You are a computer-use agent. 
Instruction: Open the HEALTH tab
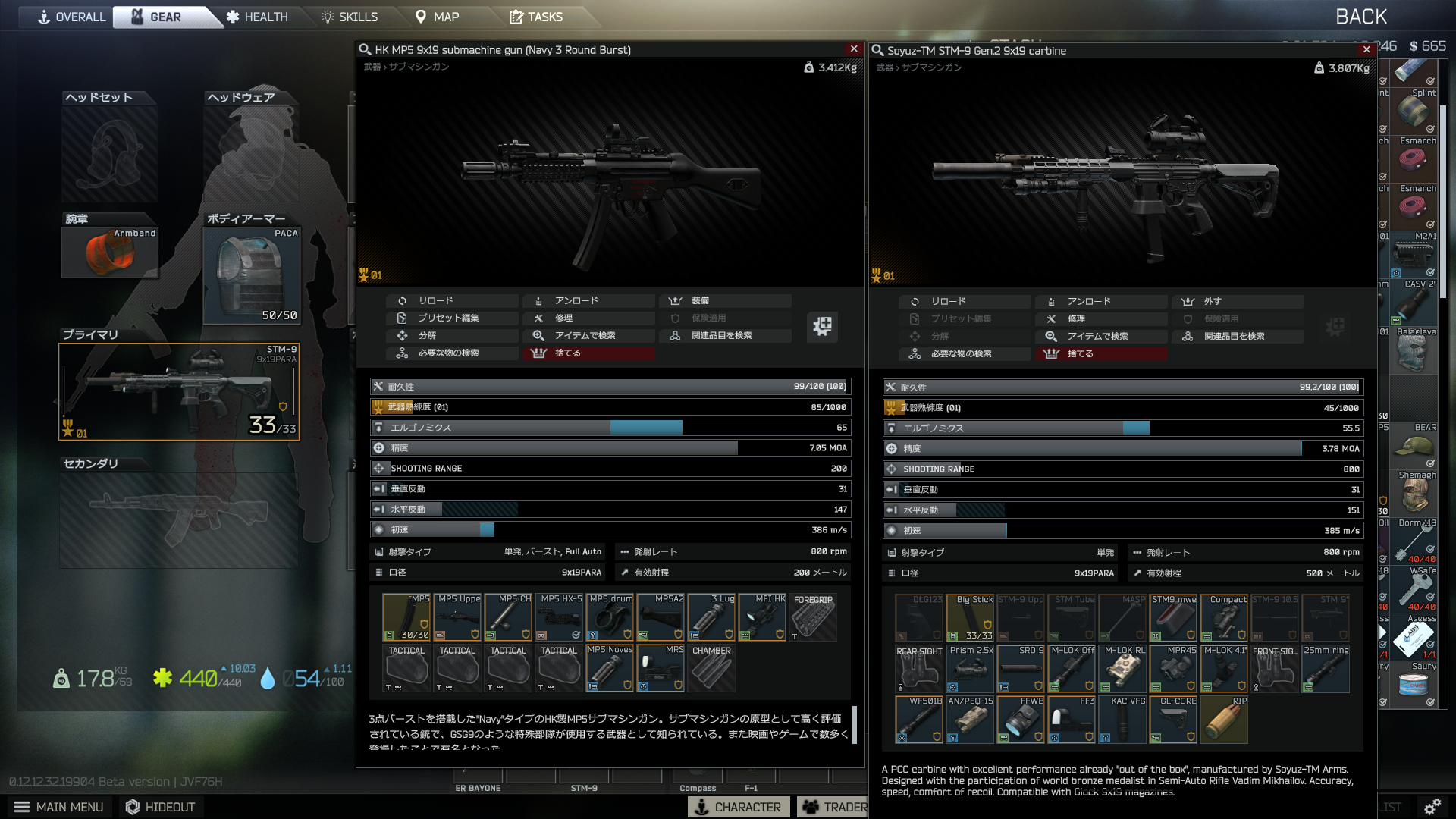tap(258, 17)
